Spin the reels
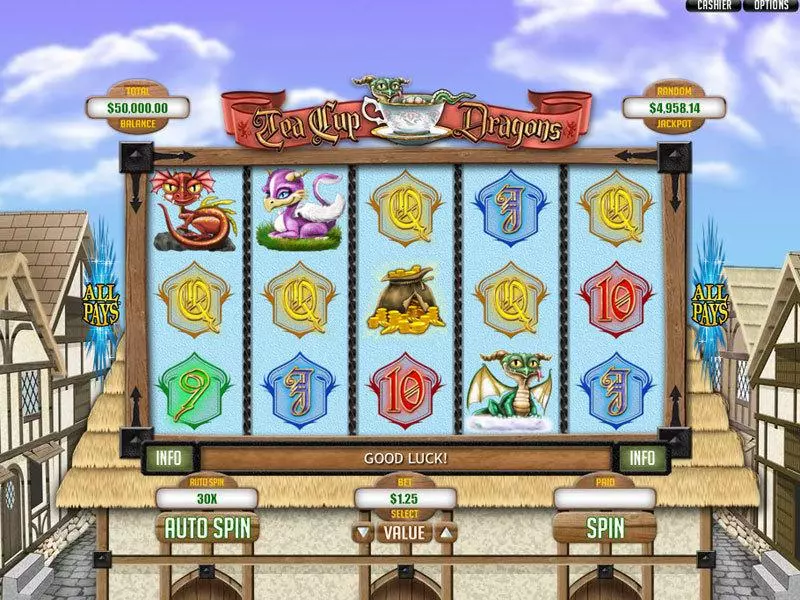 pos(605,527)
